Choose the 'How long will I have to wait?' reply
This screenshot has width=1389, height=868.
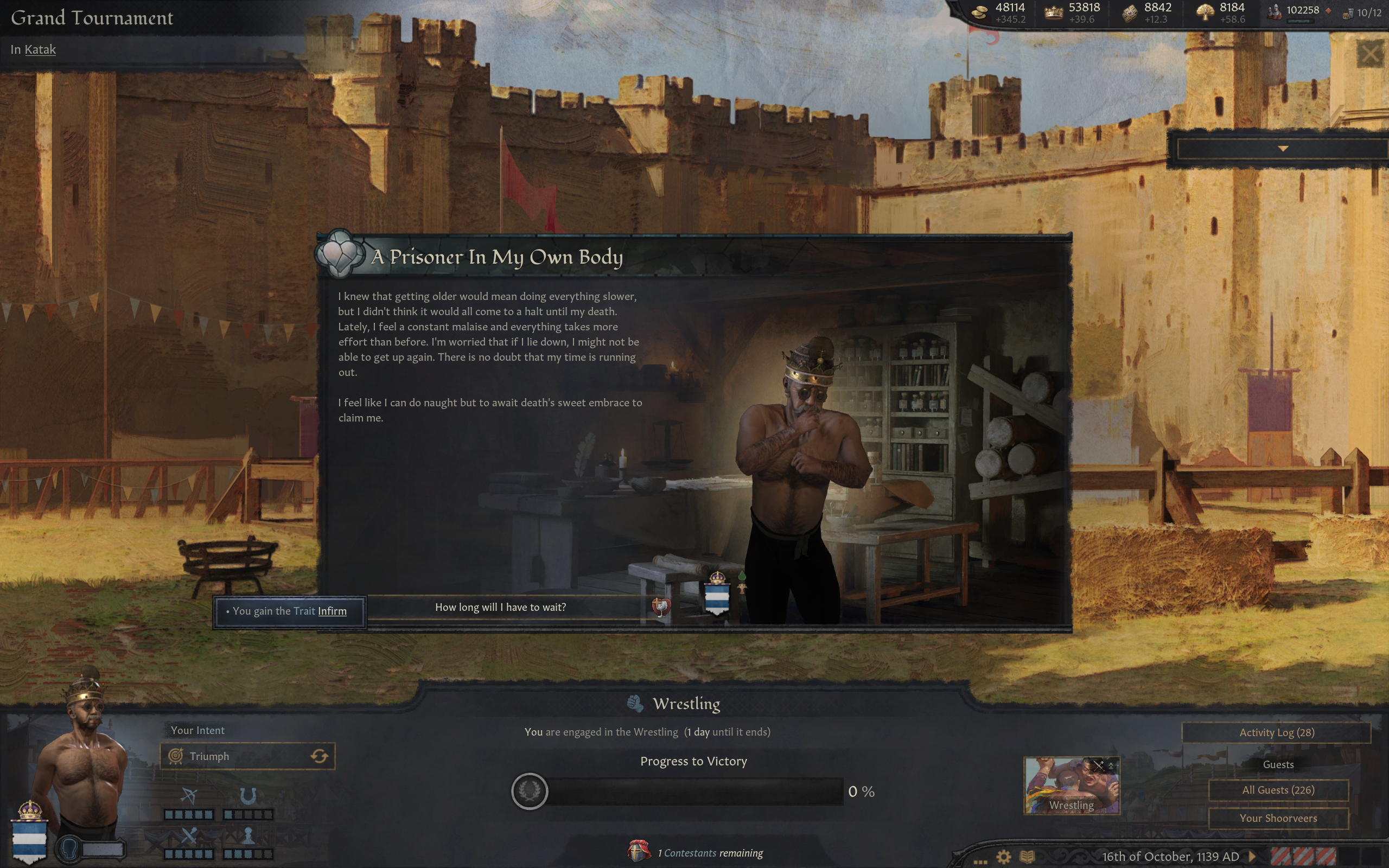tap(500, 608)
